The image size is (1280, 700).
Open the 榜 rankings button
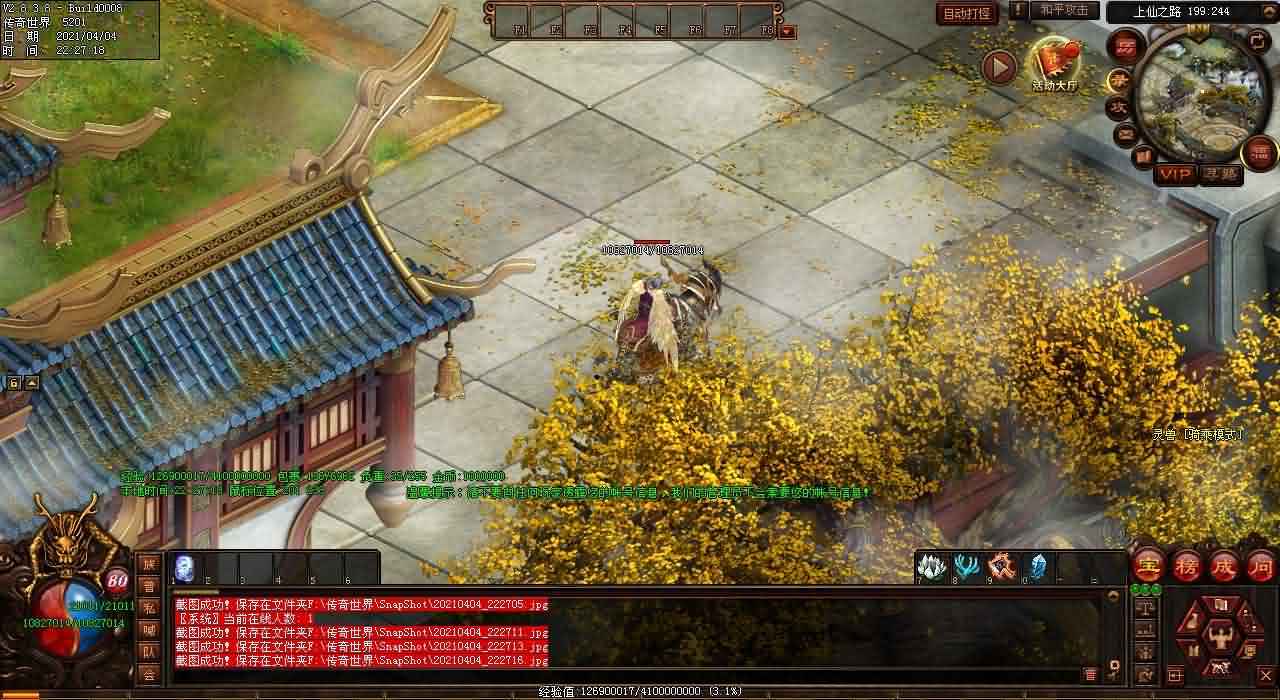tap(1187, 565)
